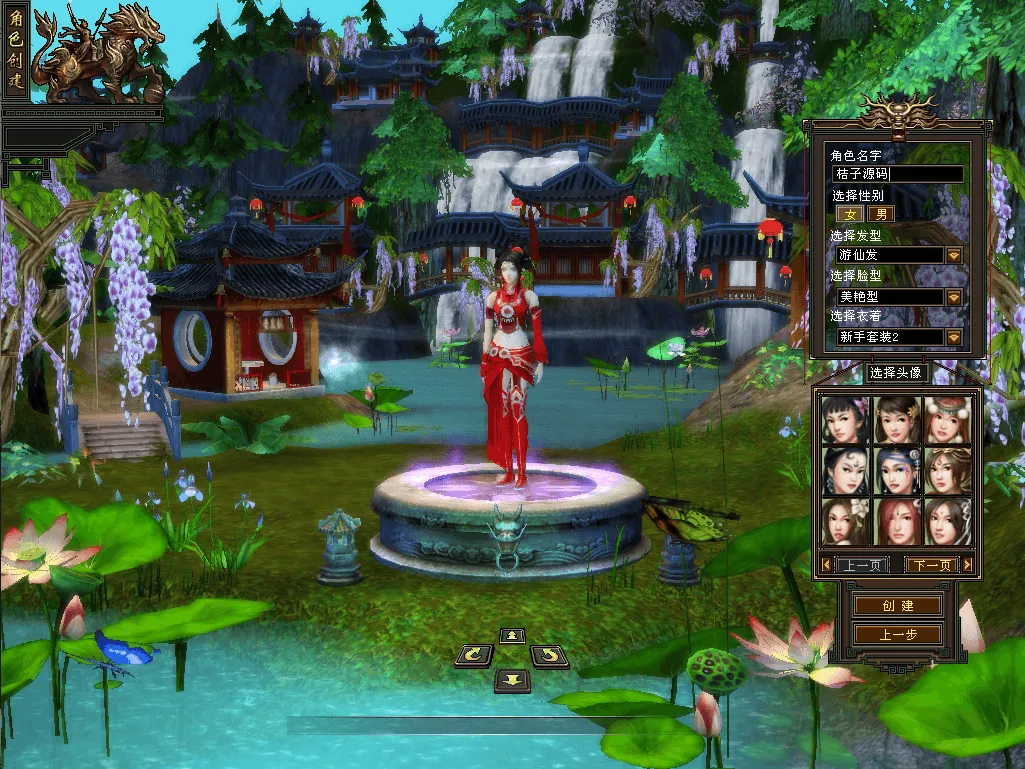Select the female (女) gender button

(x=851, y=213)
